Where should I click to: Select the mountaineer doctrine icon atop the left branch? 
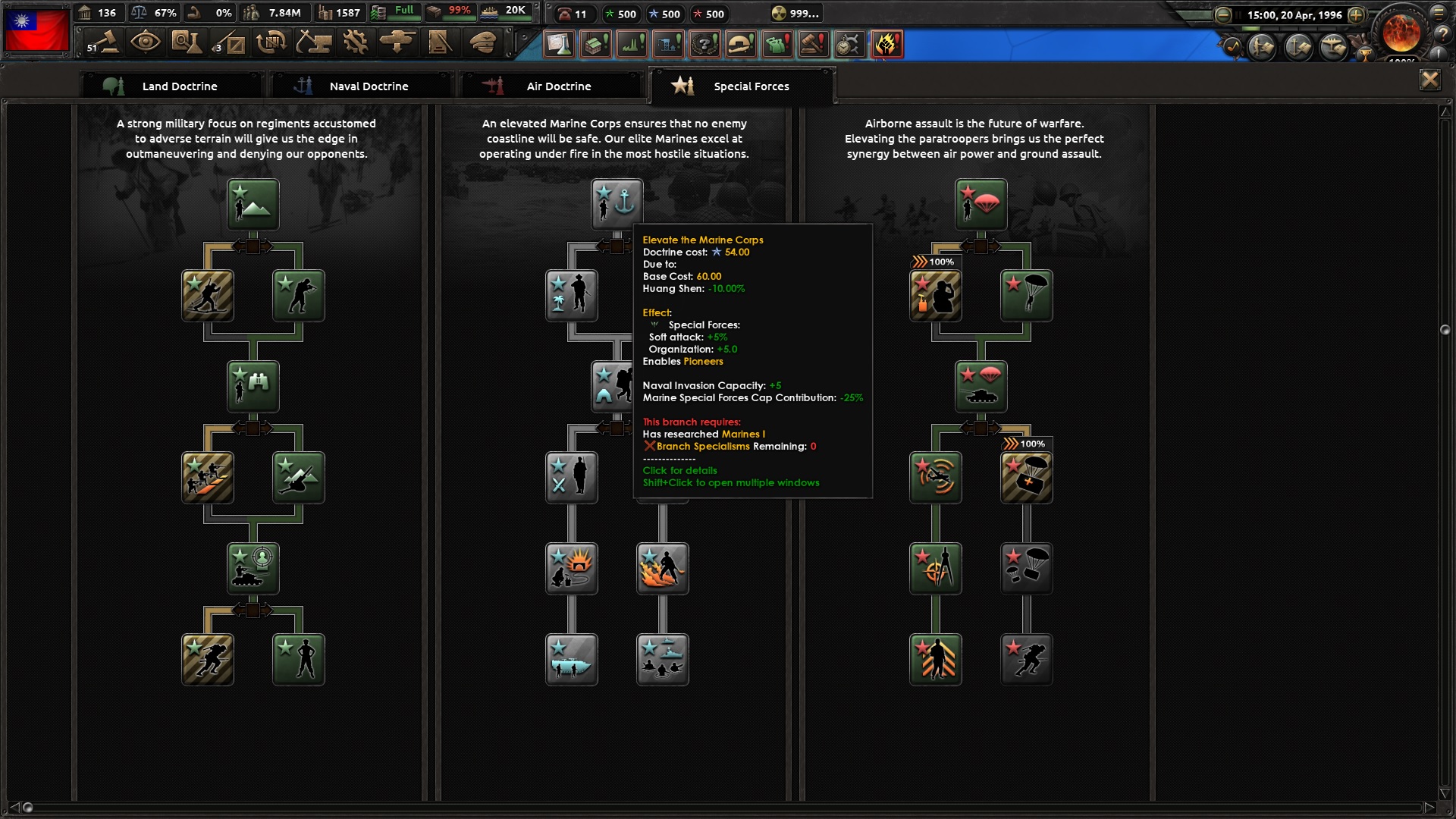point(253,203)
